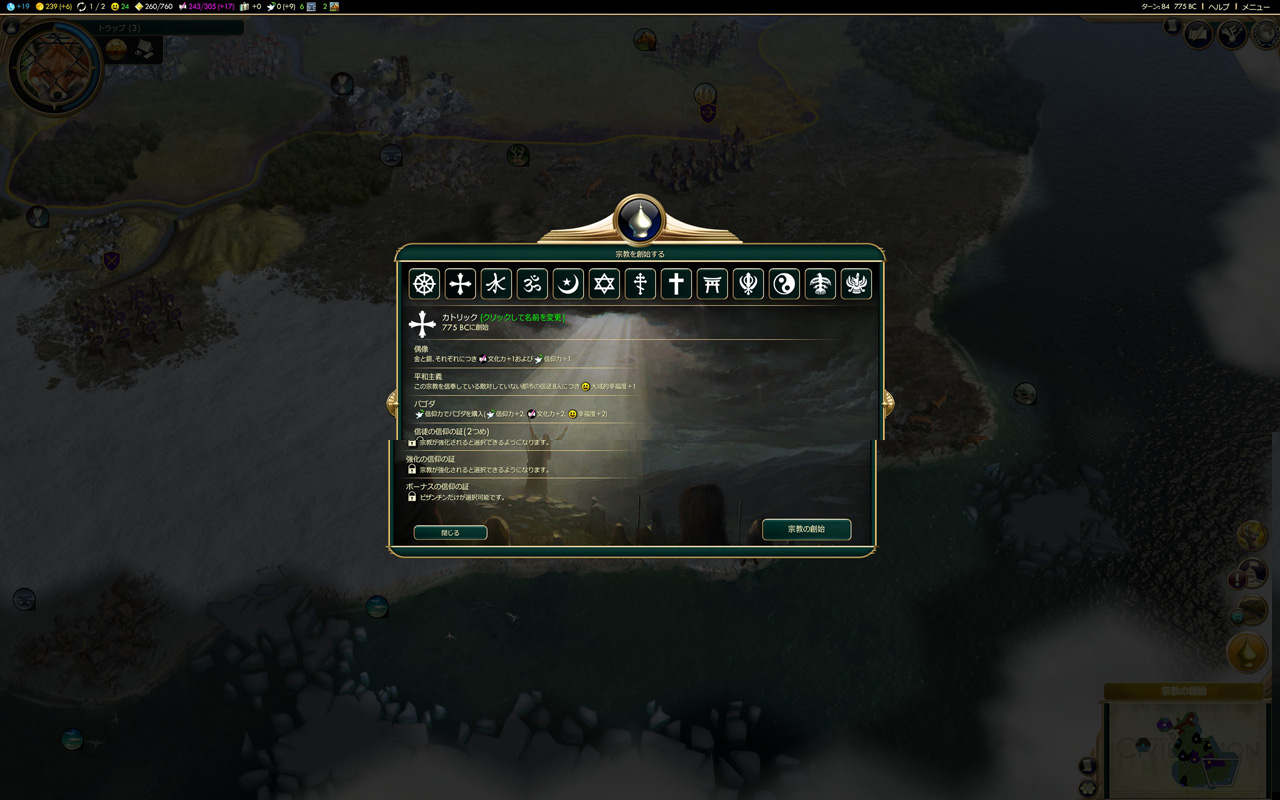Choose the Protestant plain cross symbol
This screenshot has width=1280, height=800.
[x=676, y=284]
